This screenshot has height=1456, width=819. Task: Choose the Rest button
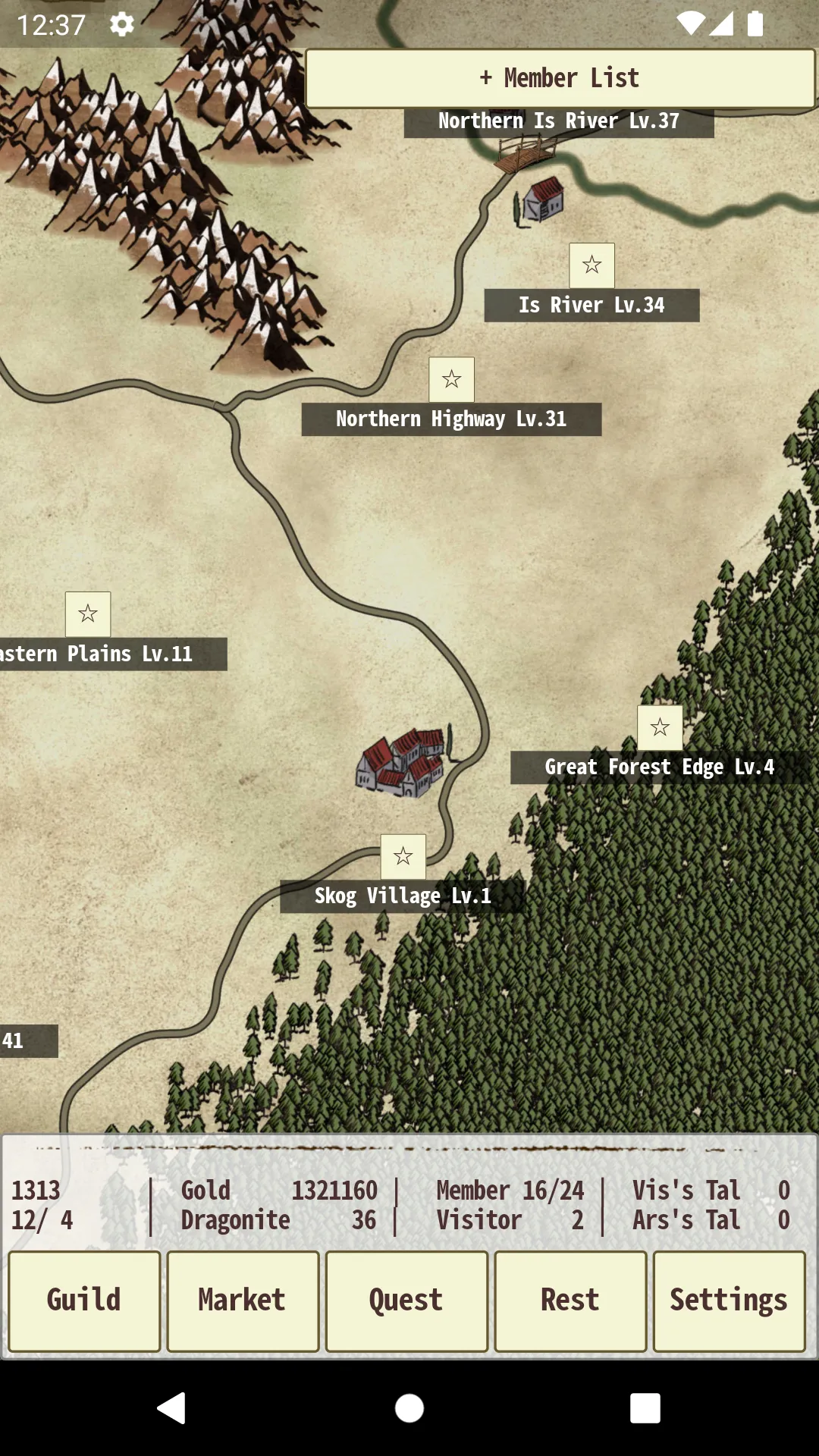tap(570, 1301)
